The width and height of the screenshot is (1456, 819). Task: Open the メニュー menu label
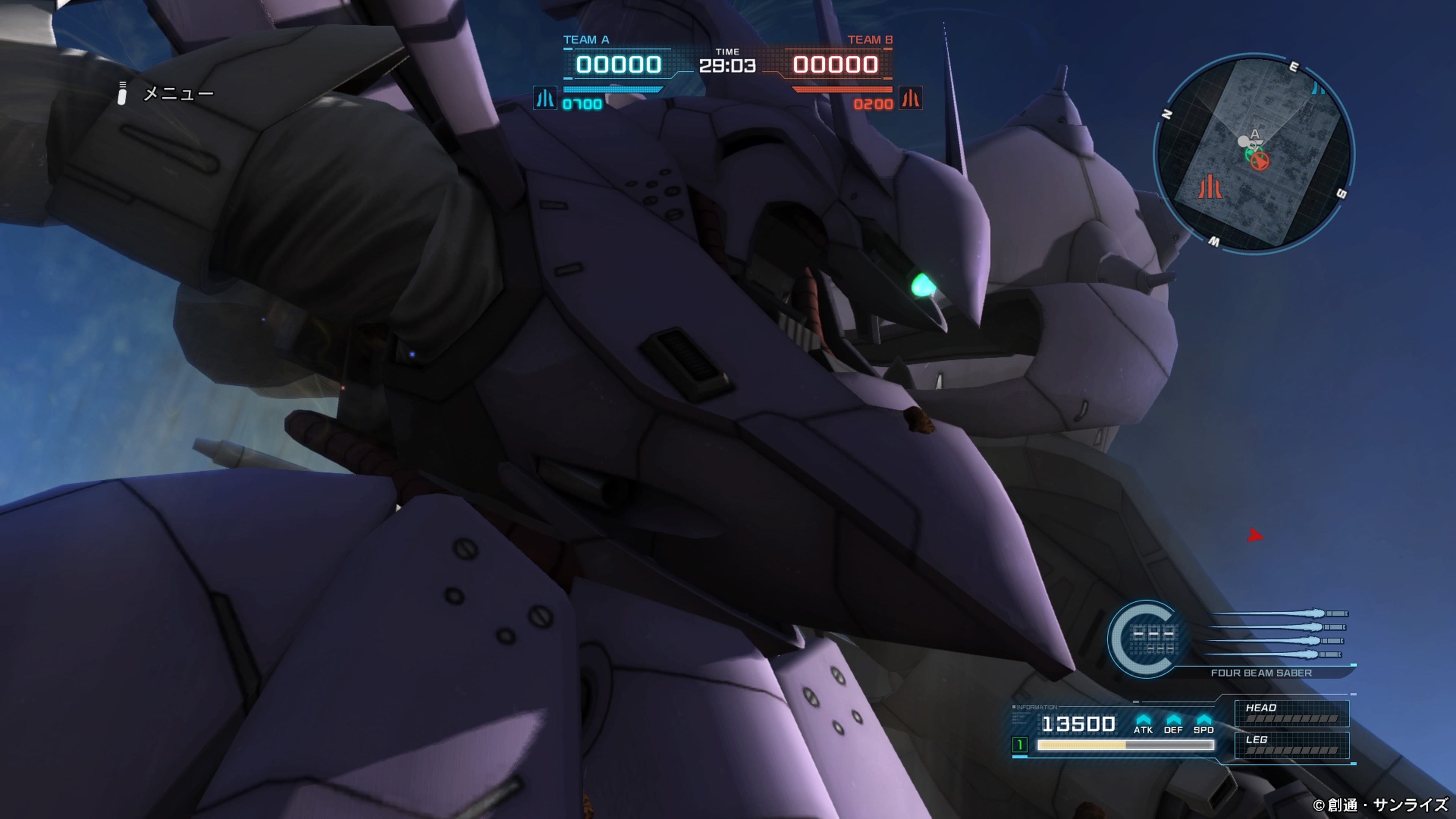pos(178,93)
